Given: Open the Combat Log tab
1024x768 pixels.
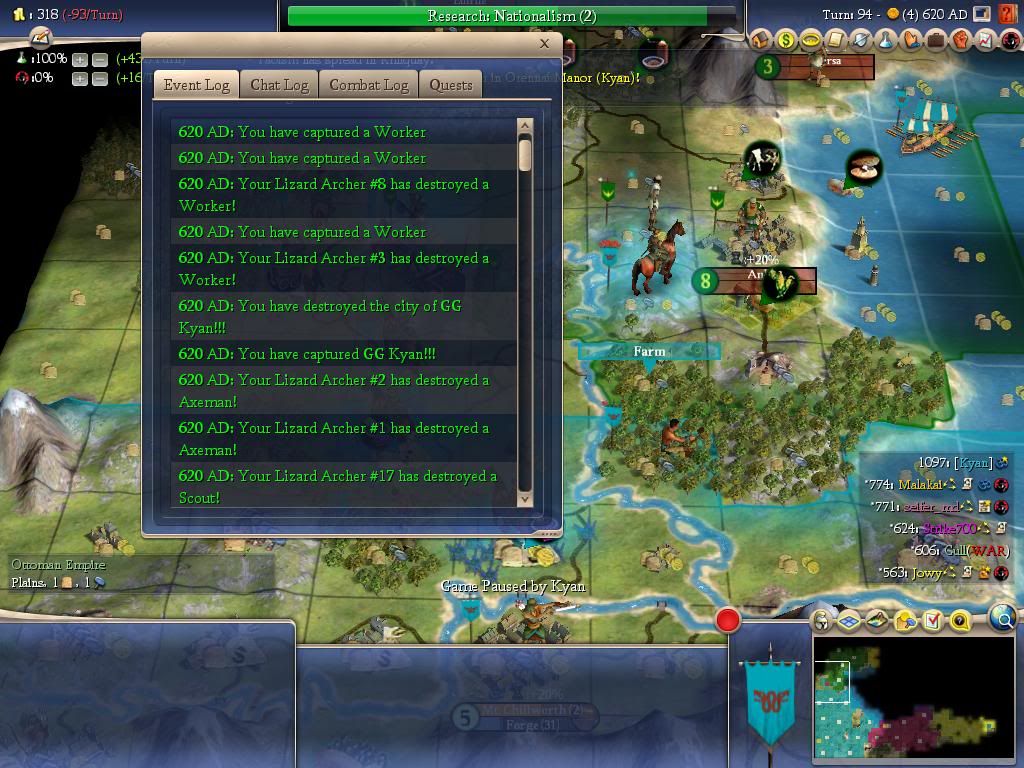Looking at the screenshot, I should coord(369,85).
